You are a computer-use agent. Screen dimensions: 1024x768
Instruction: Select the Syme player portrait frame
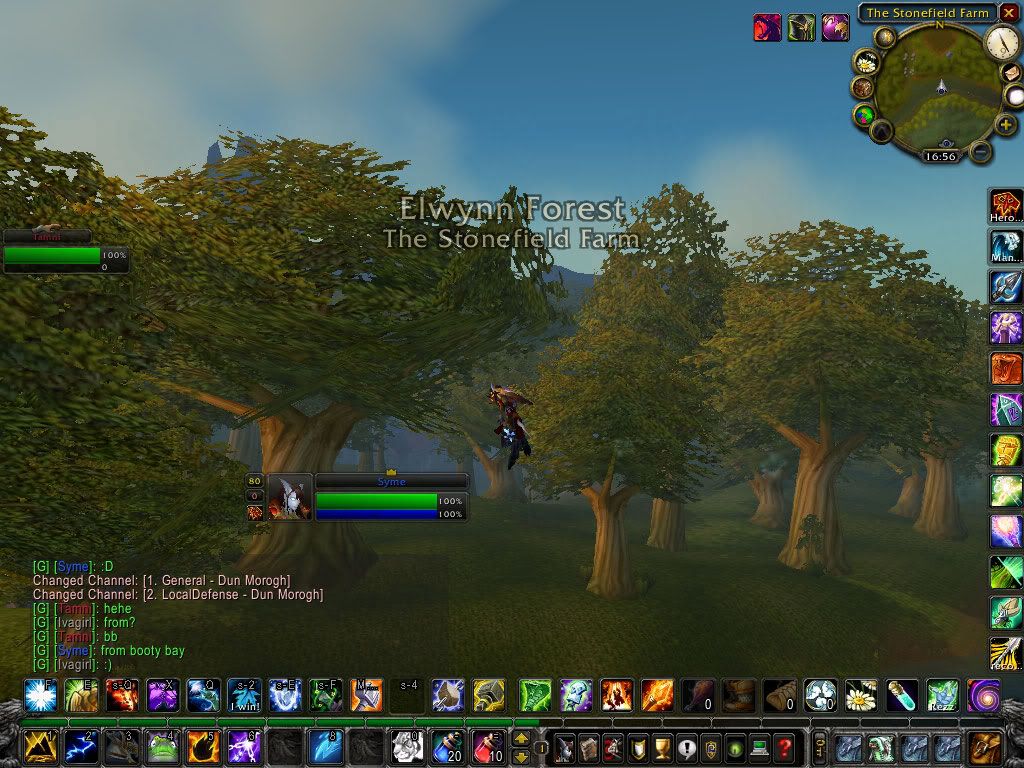click(289, 497)
